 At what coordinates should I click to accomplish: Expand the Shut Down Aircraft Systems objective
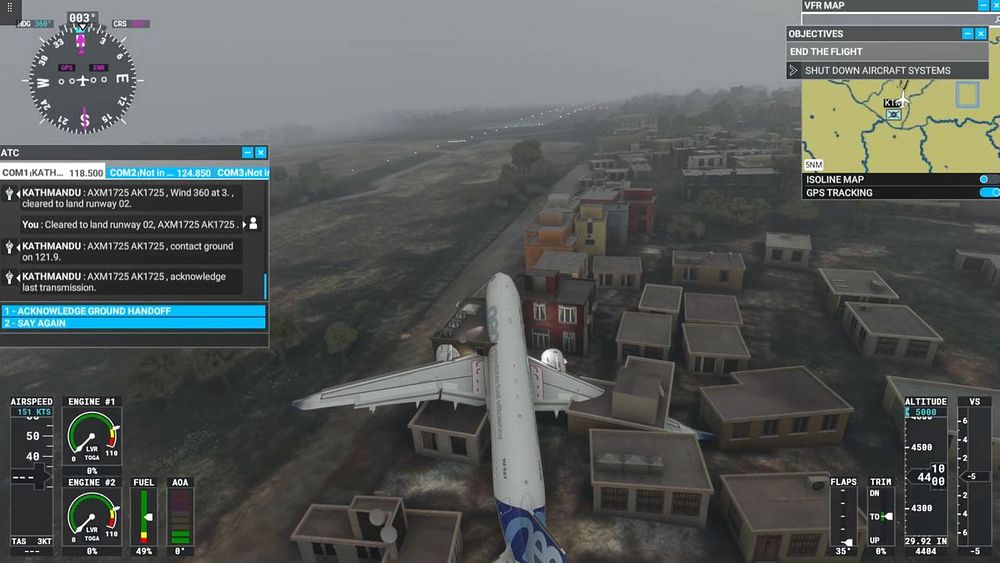pyautogui.click(x=794, y=71)
